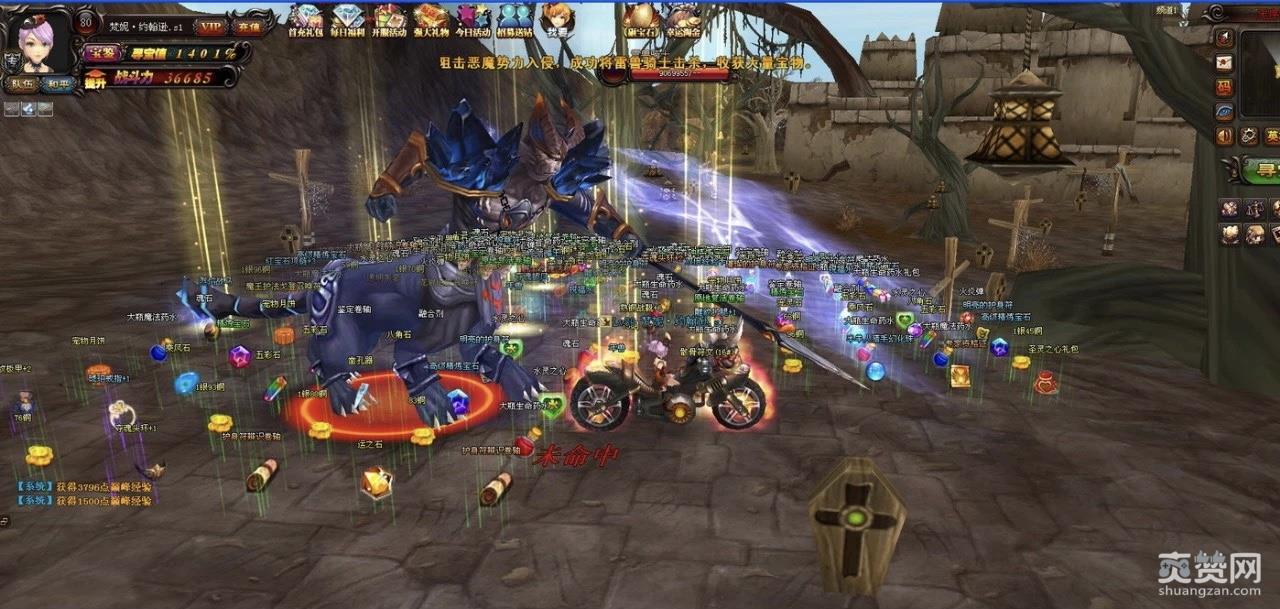Screen dimensions: 1280x609
Task: Click the green 寻 pathfinding button
Action: [1262, 169]
